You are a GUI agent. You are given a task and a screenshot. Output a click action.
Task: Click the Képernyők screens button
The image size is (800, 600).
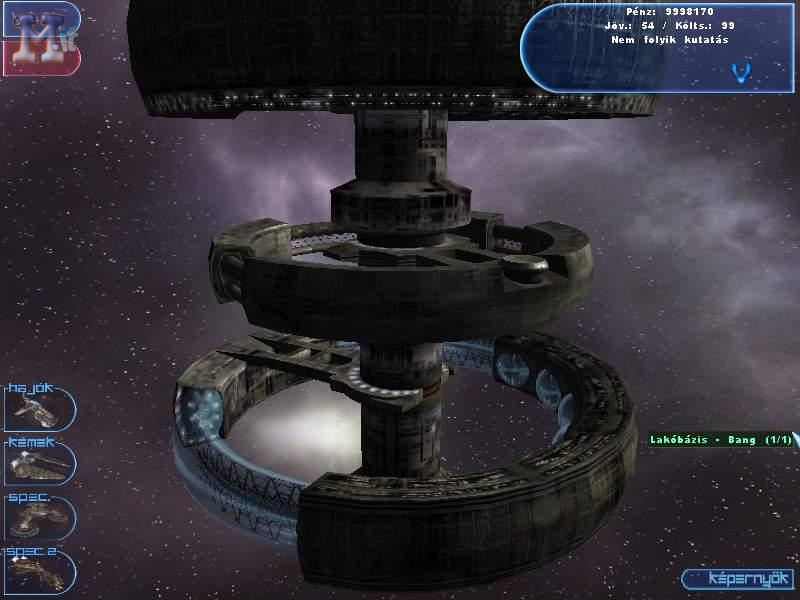[x=737, y=579]
